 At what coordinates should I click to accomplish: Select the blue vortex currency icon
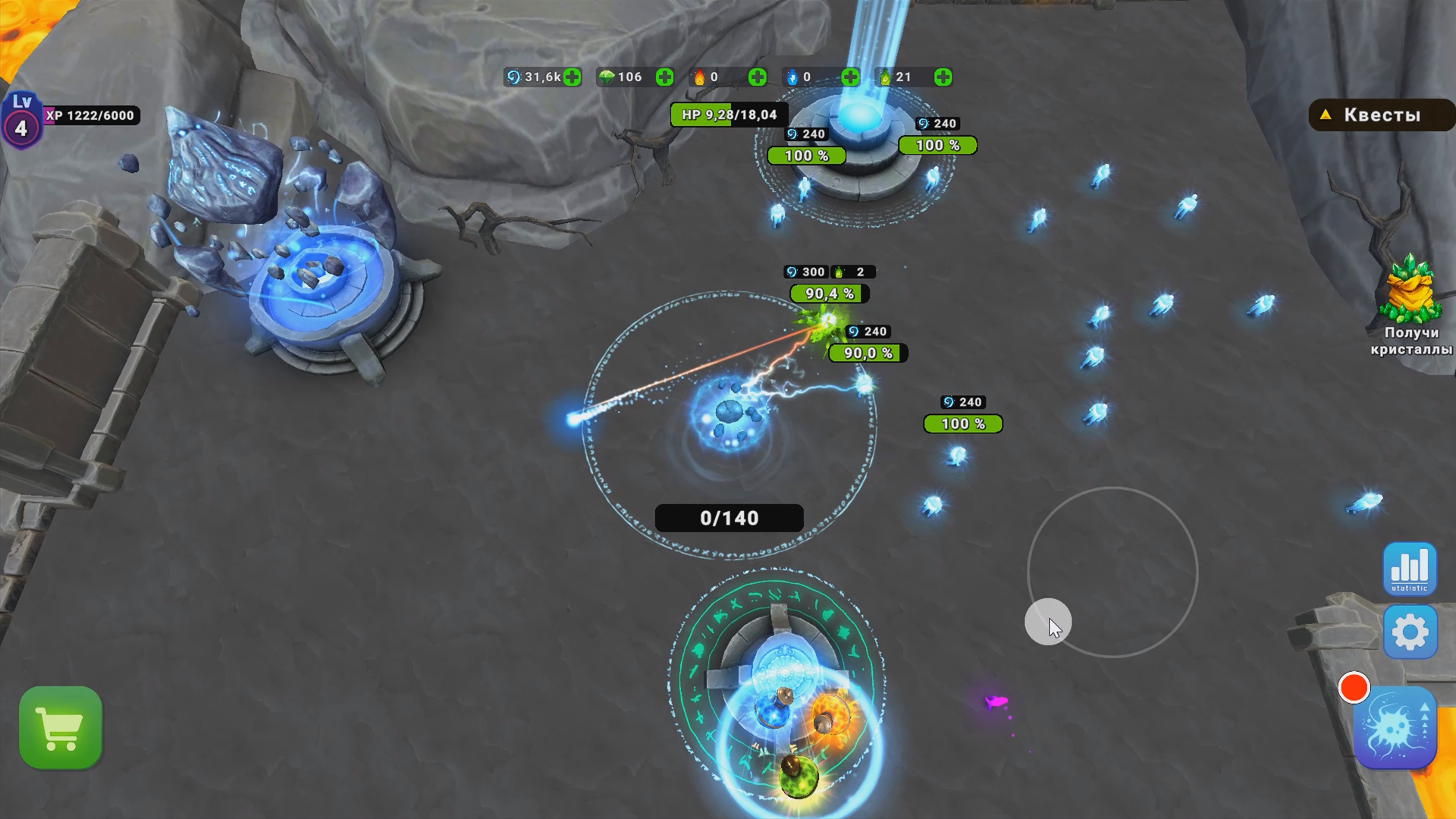coord(513,76)
